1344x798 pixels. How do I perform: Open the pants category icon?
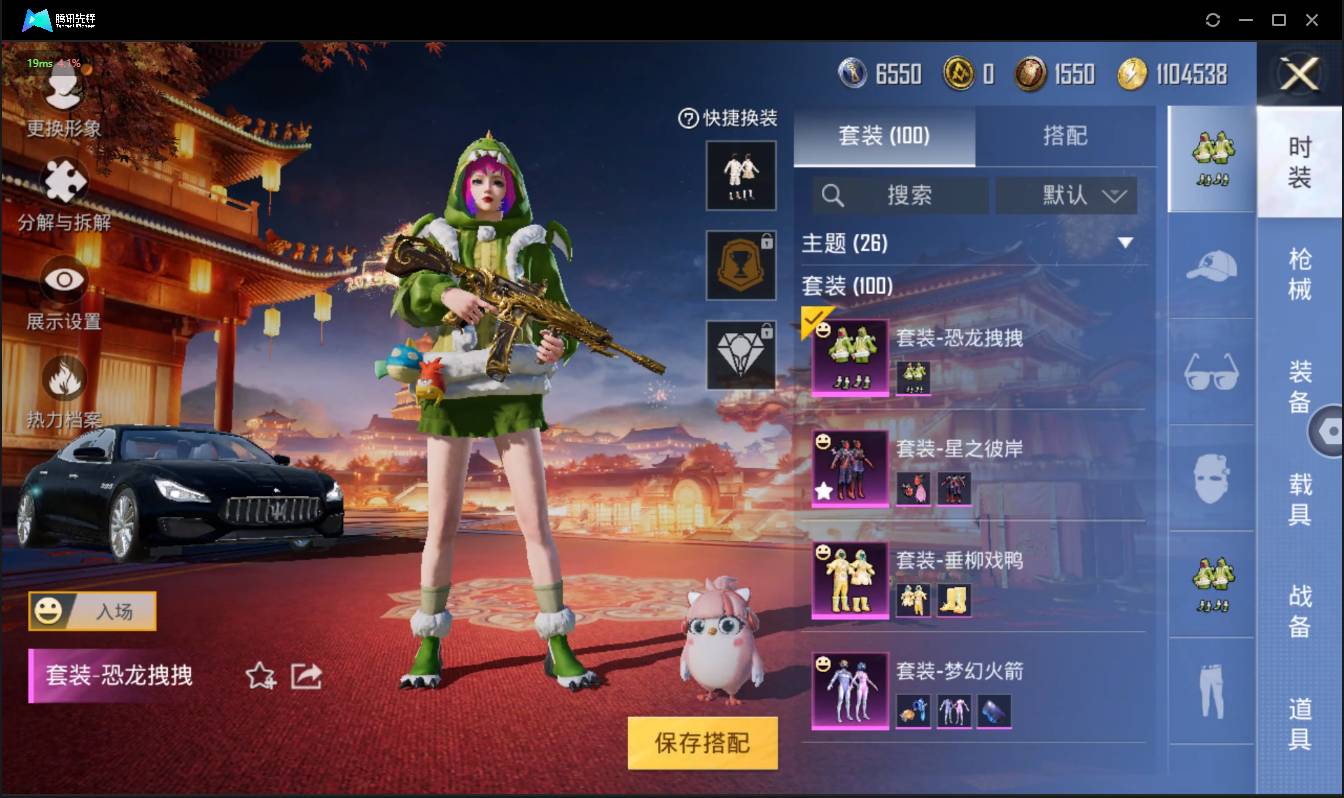(x=1211, y=690)
